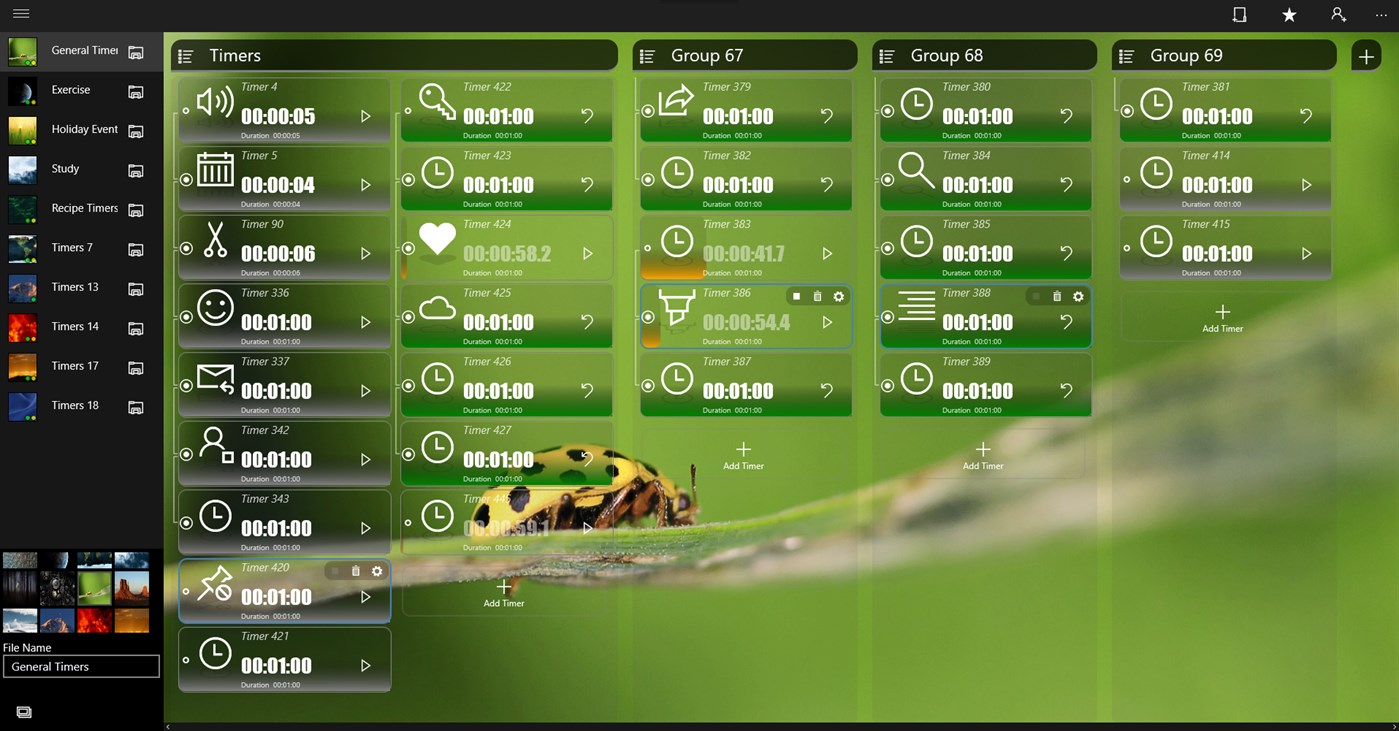Select the radio button beside Timer 4
The image size is (1399, 731).
tap(186, 111)
